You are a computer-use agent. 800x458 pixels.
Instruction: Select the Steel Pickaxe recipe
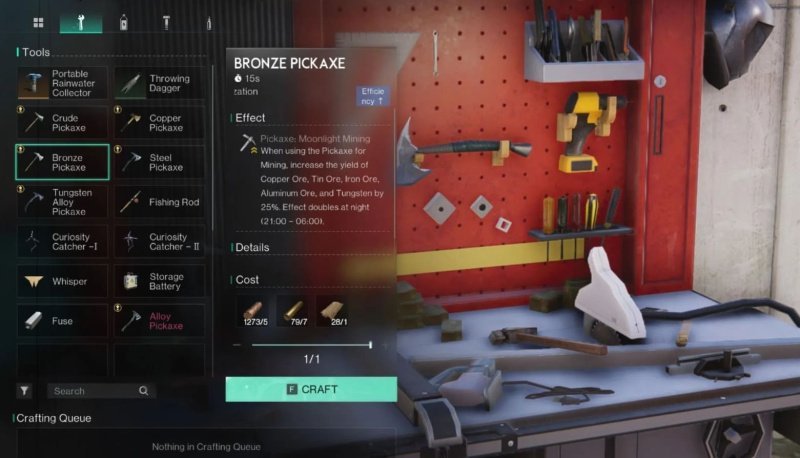pos(159,162)
